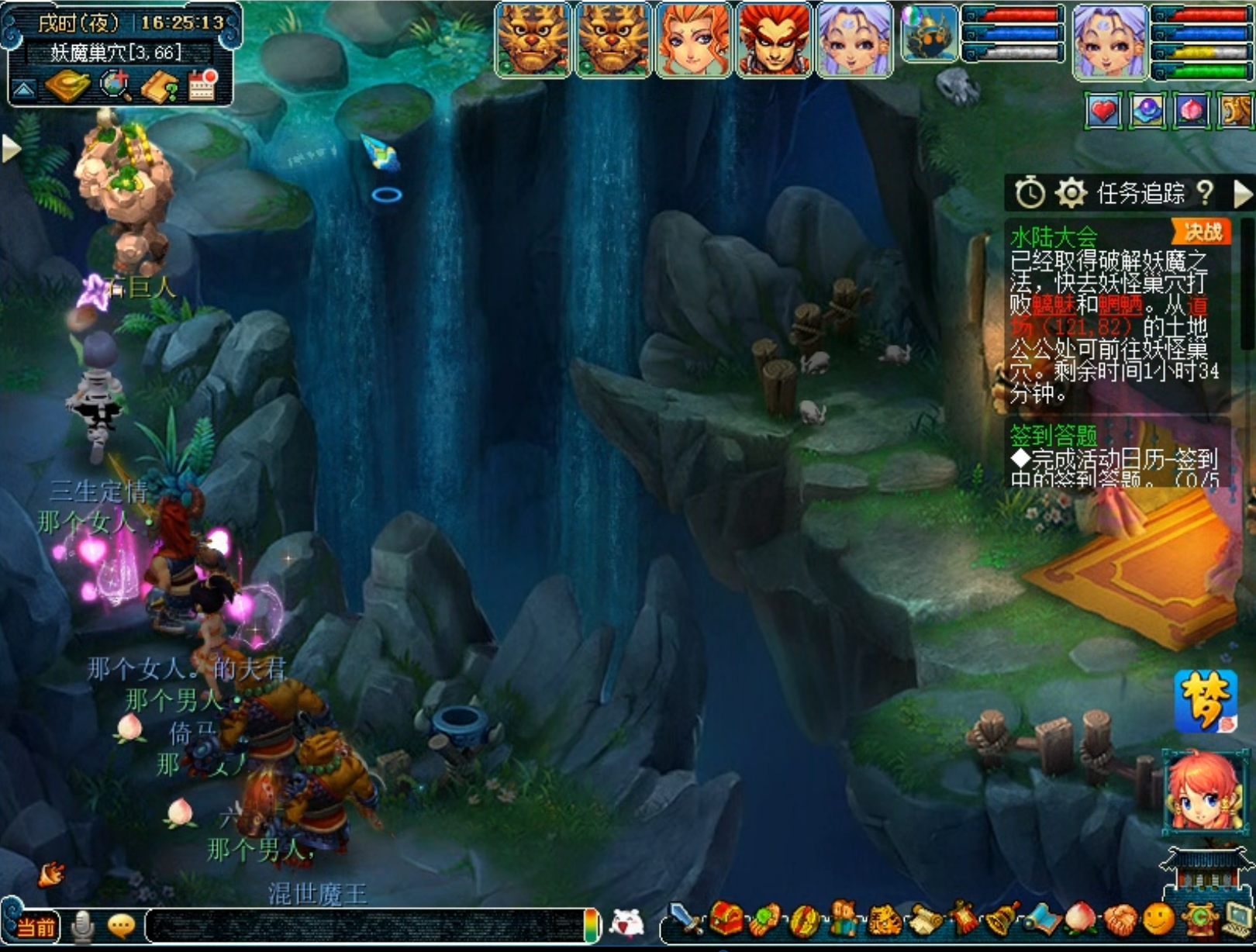Click the red heart buff icon
This screenshot has height=952, width=1256.
click(x=1103, y=112)
